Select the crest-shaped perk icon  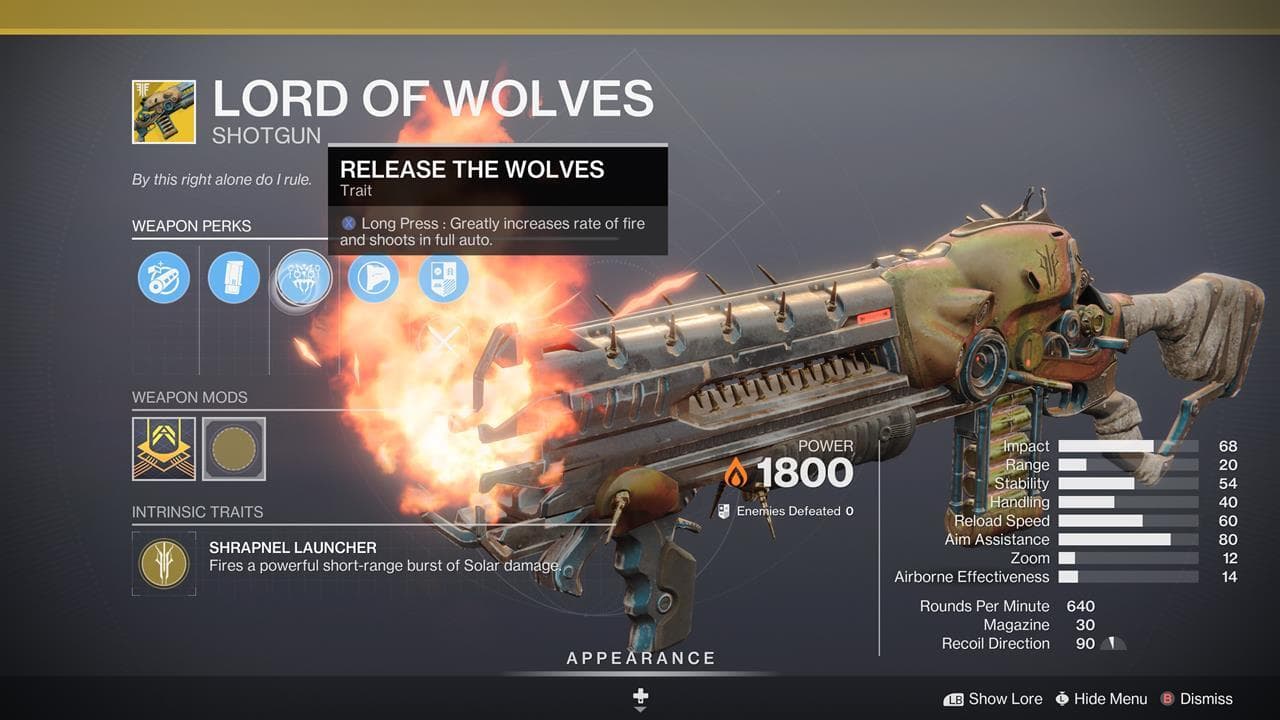pyautogui.click(x=443, y=277)
